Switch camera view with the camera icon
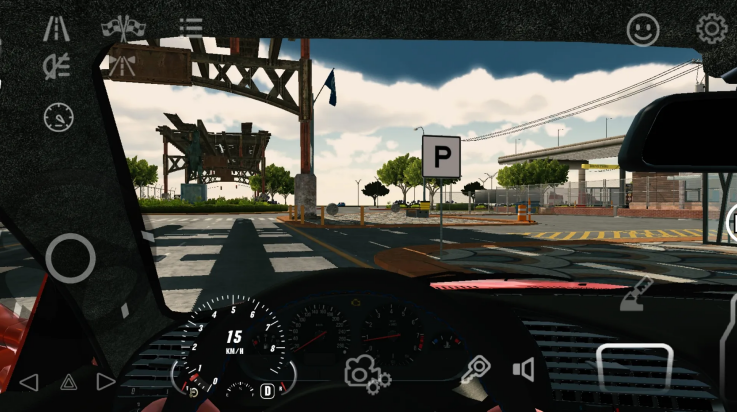 coord(365,372)
